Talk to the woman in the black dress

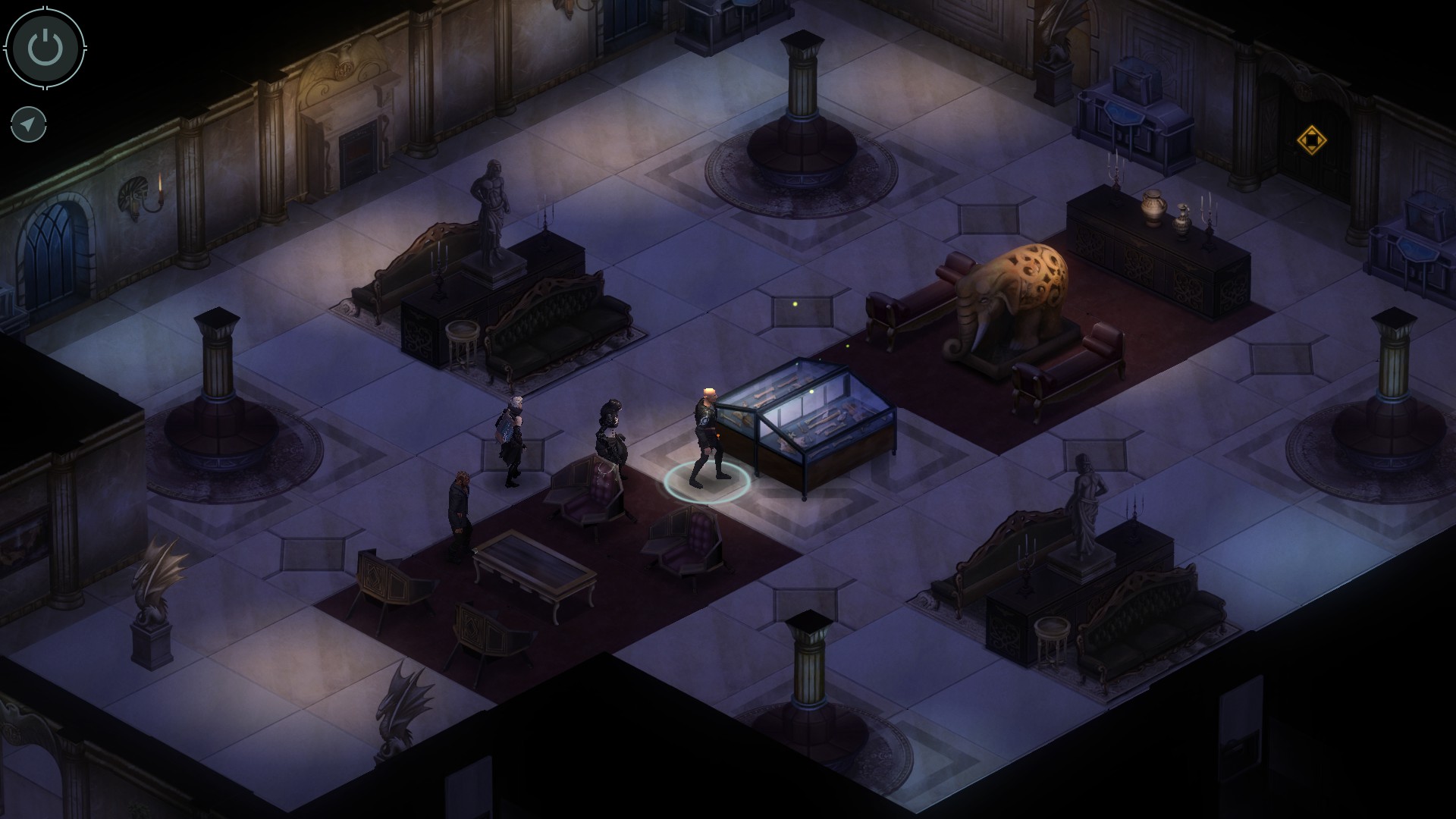[610, 440]
